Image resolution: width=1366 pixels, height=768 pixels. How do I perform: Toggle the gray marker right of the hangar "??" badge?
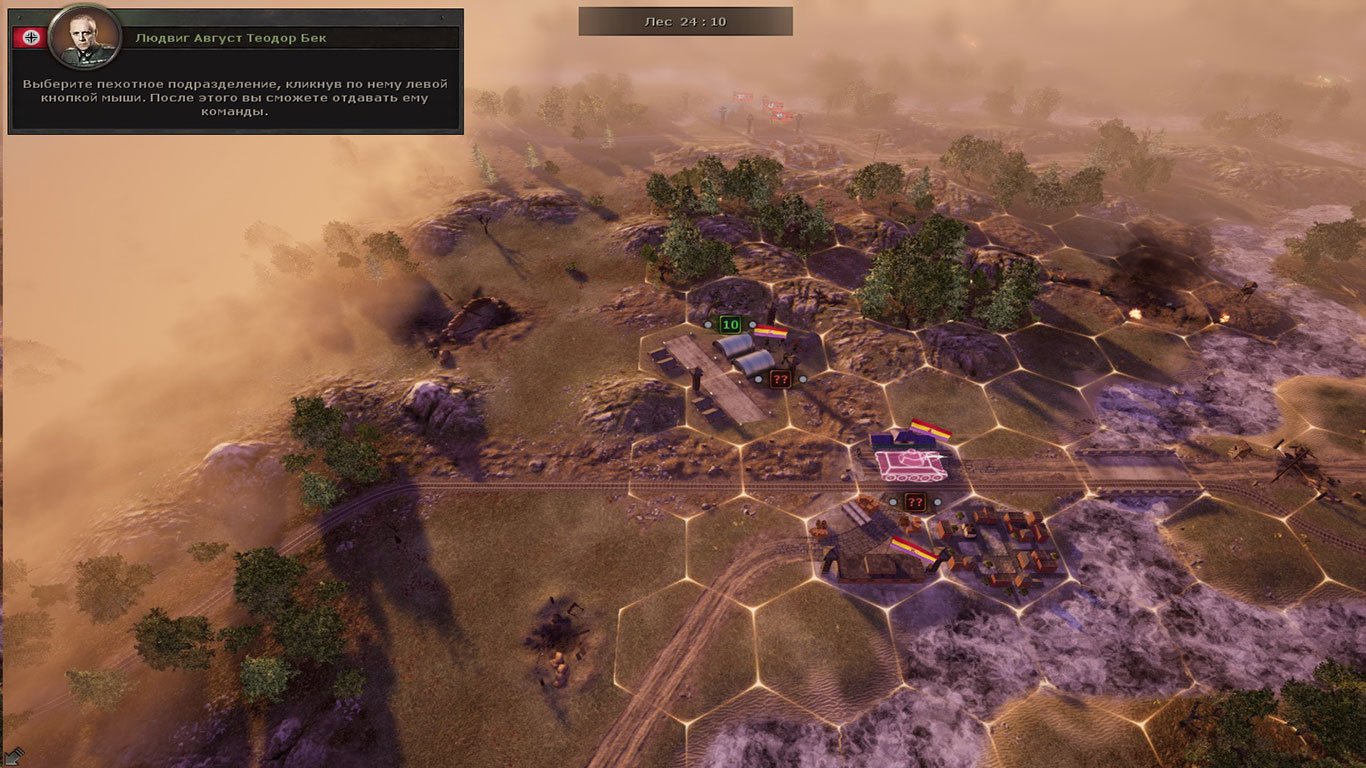pos(803,378)
